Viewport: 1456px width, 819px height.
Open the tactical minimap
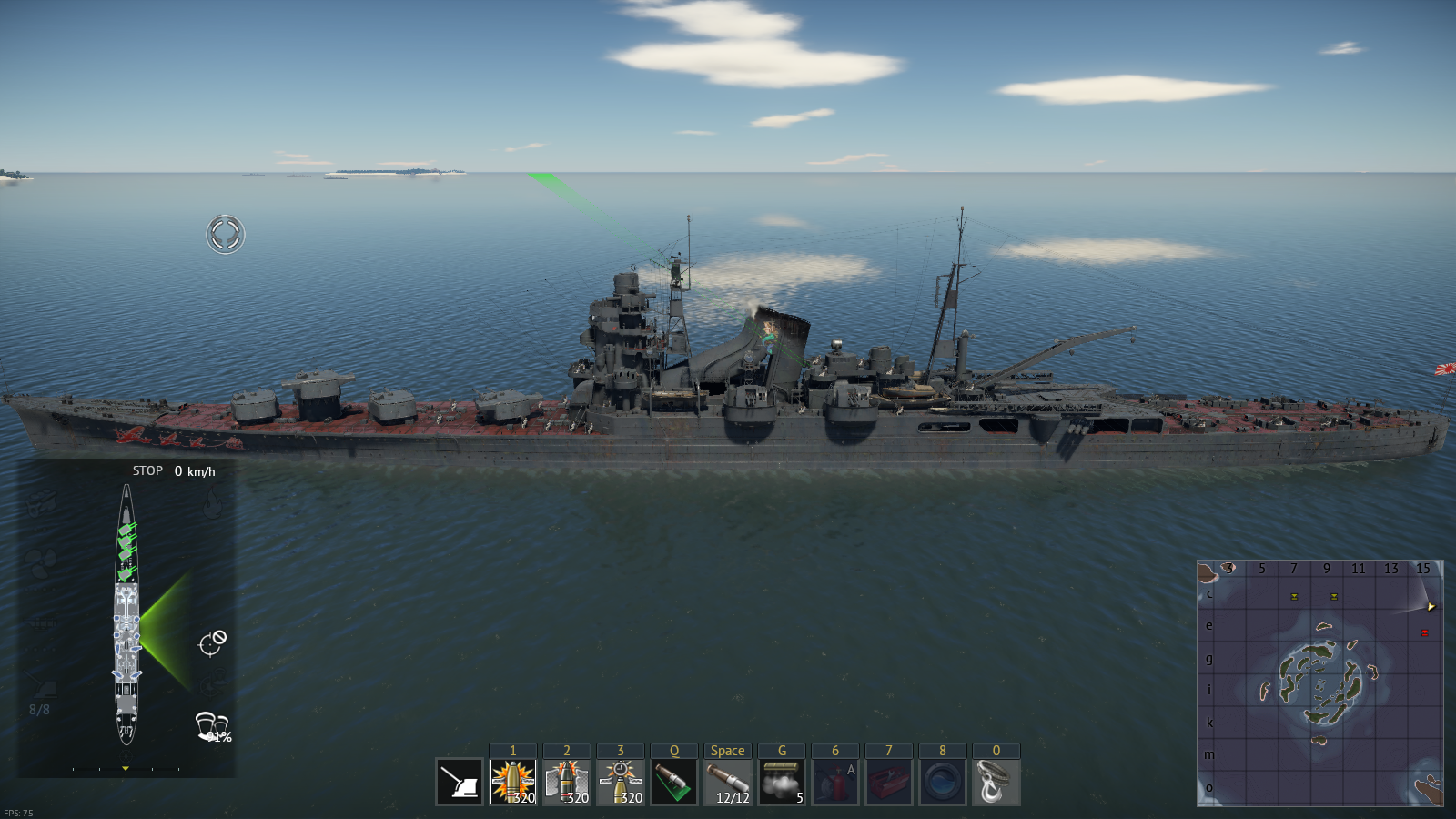click(x=1319, y=682)
